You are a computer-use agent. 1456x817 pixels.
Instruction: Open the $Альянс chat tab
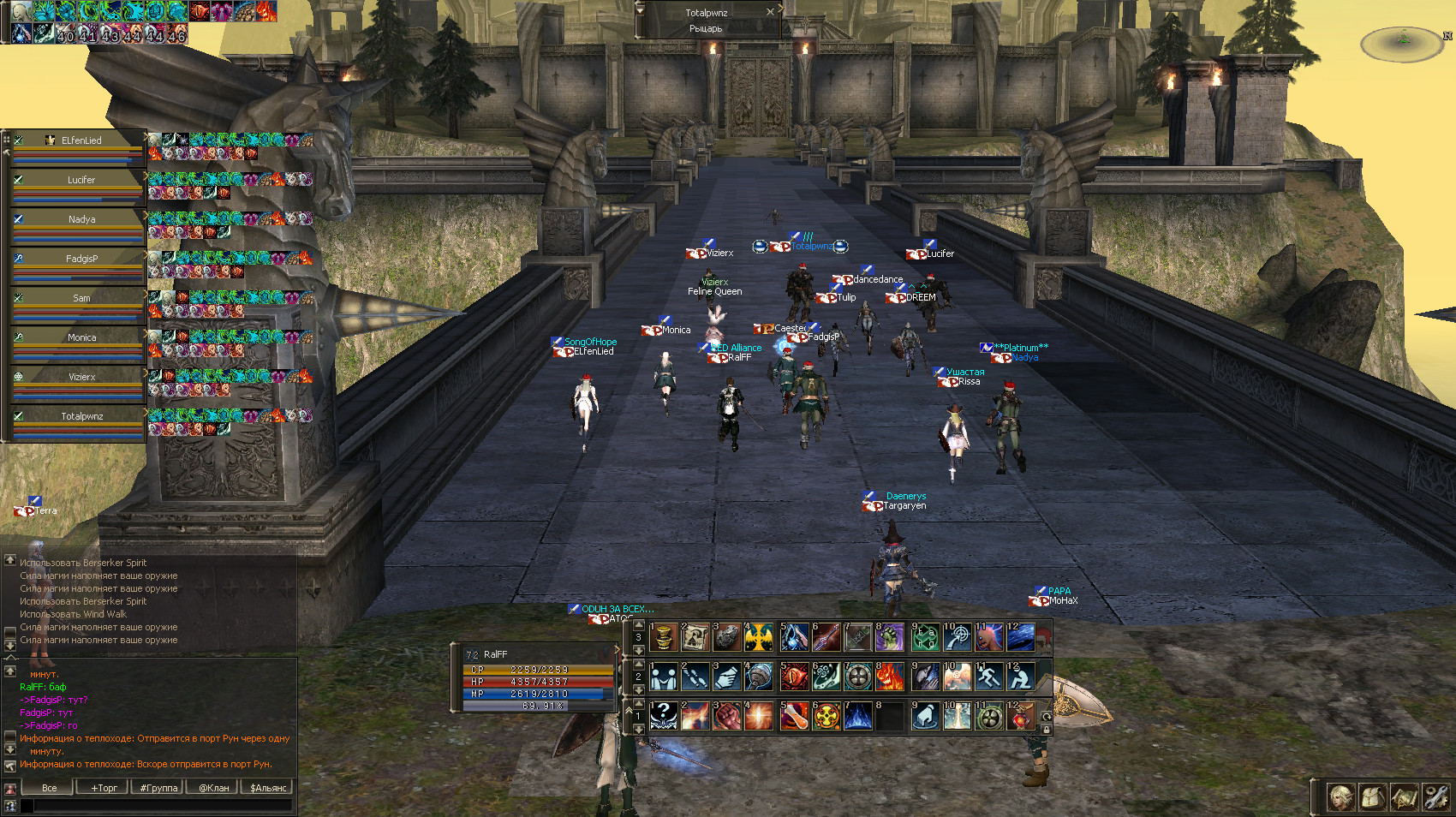tap(268, 788)
